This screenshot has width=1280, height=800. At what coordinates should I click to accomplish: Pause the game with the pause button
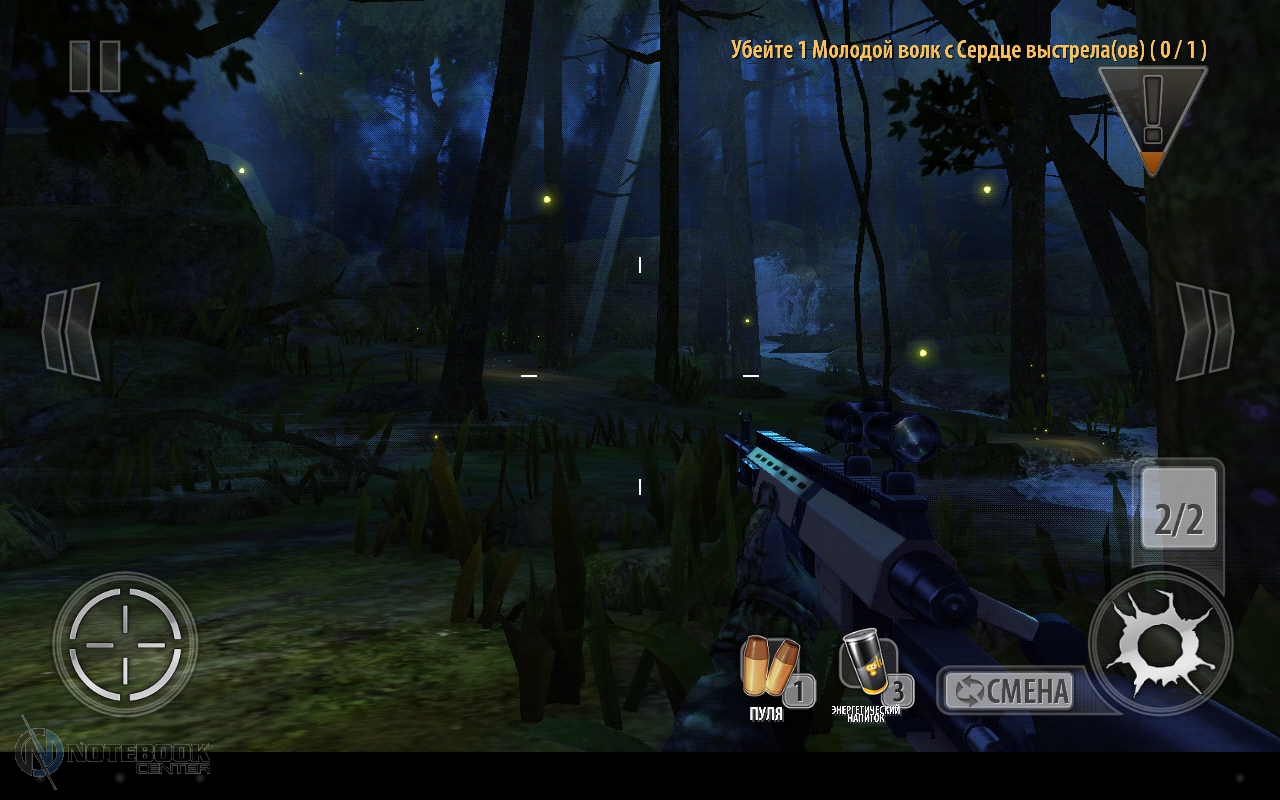coord(95,66)
